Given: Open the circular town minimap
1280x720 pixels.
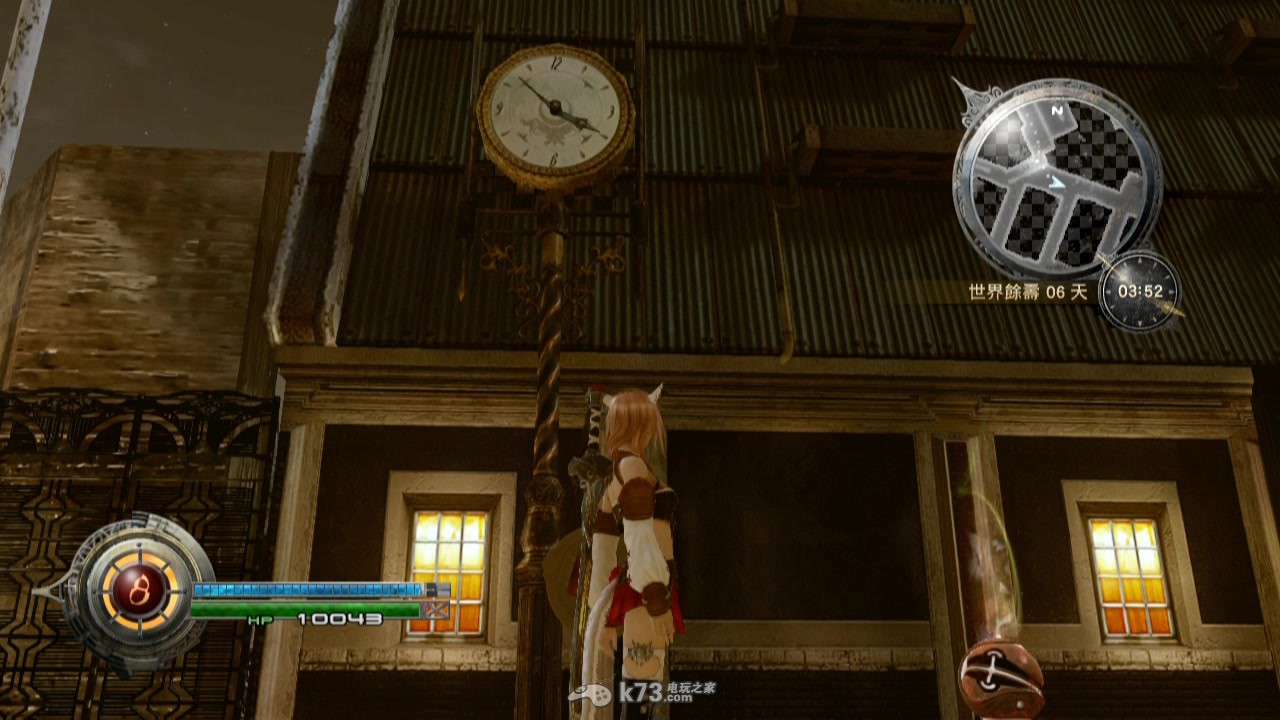Looking at the screenshot, I should pyautogui.click(x=1057, y=180).
